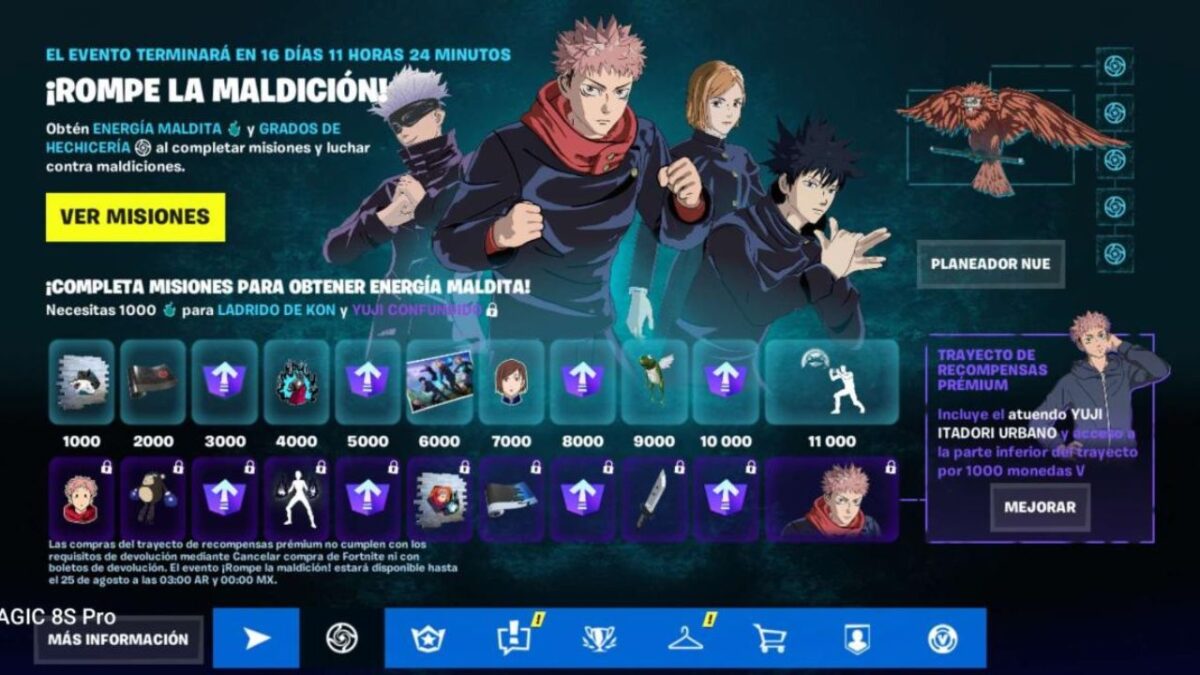Open Más Información
The width and height of the screenshot is (1200, 675).
tap(118, 639)
